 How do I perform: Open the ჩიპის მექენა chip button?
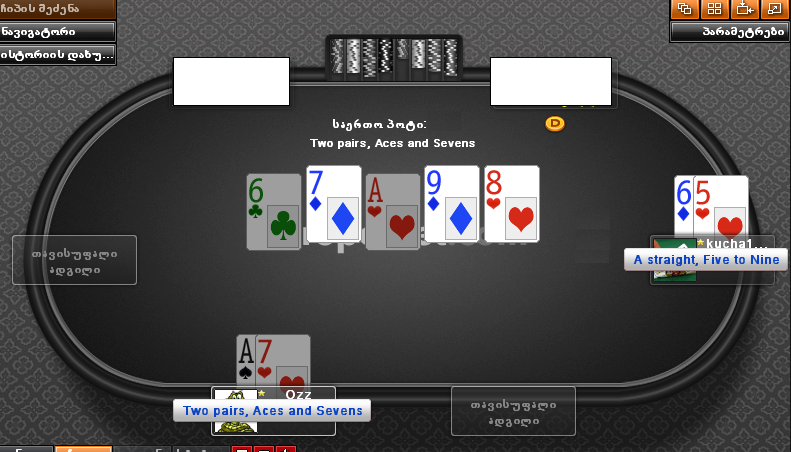tap(56, 9)
